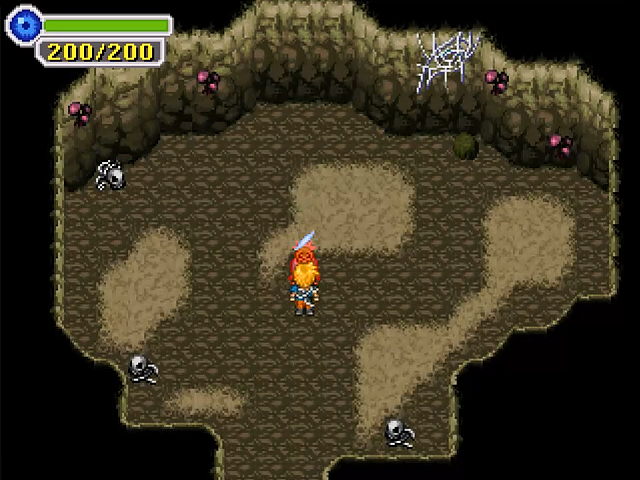Click the blue orb icon beside health bar
Image resolution: width=640 pixels, height=480 pixels.
click(23, 25)
